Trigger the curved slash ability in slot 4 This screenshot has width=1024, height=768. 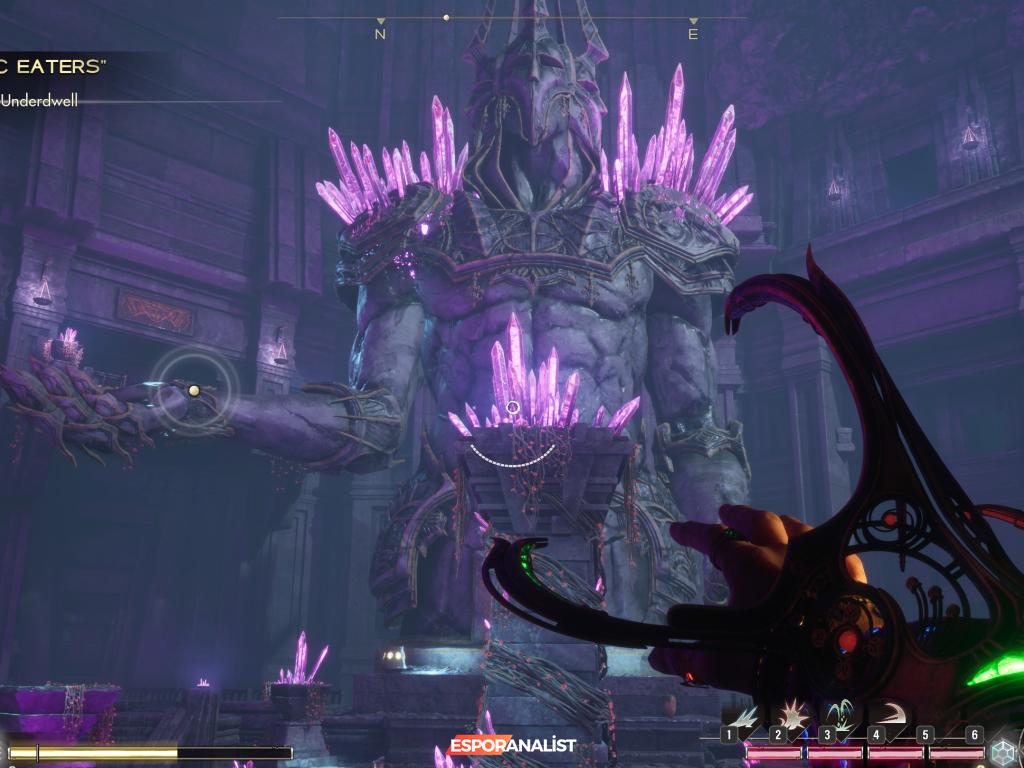tap(889, 714)
